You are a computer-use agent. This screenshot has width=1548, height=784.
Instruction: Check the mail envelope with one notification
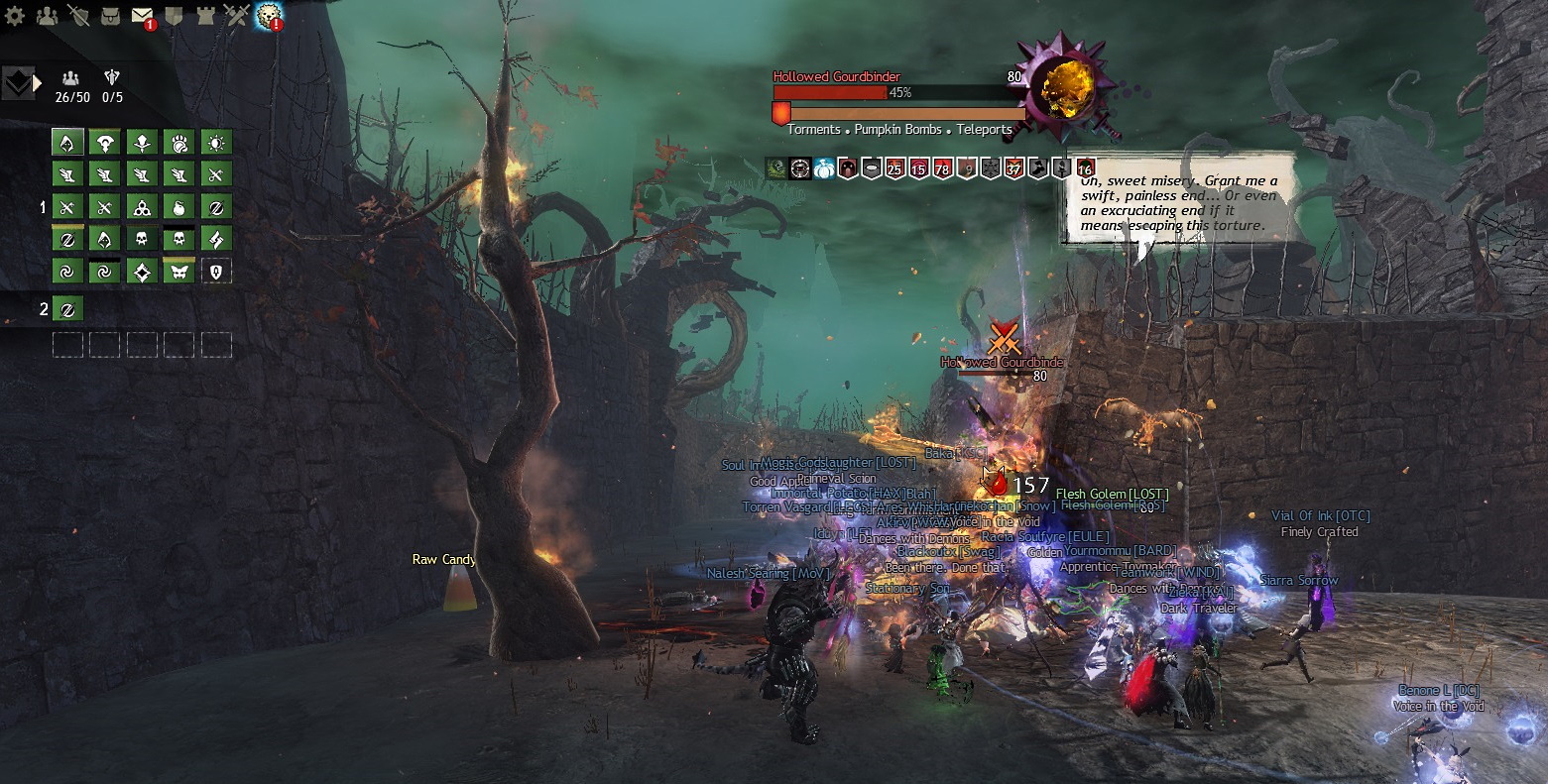point(142,15)
